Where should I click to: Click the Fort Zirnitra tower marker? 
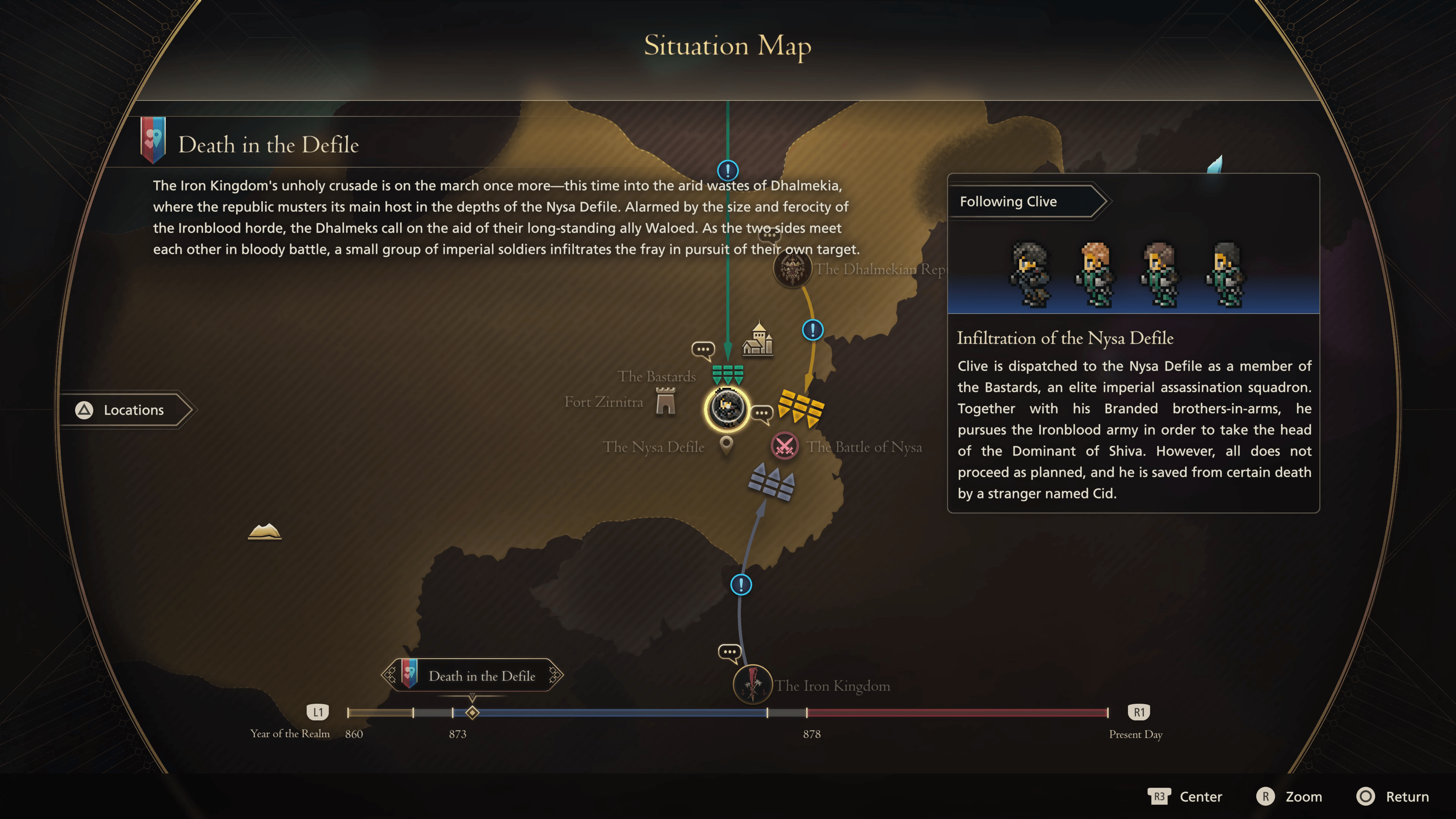point(665,402)
